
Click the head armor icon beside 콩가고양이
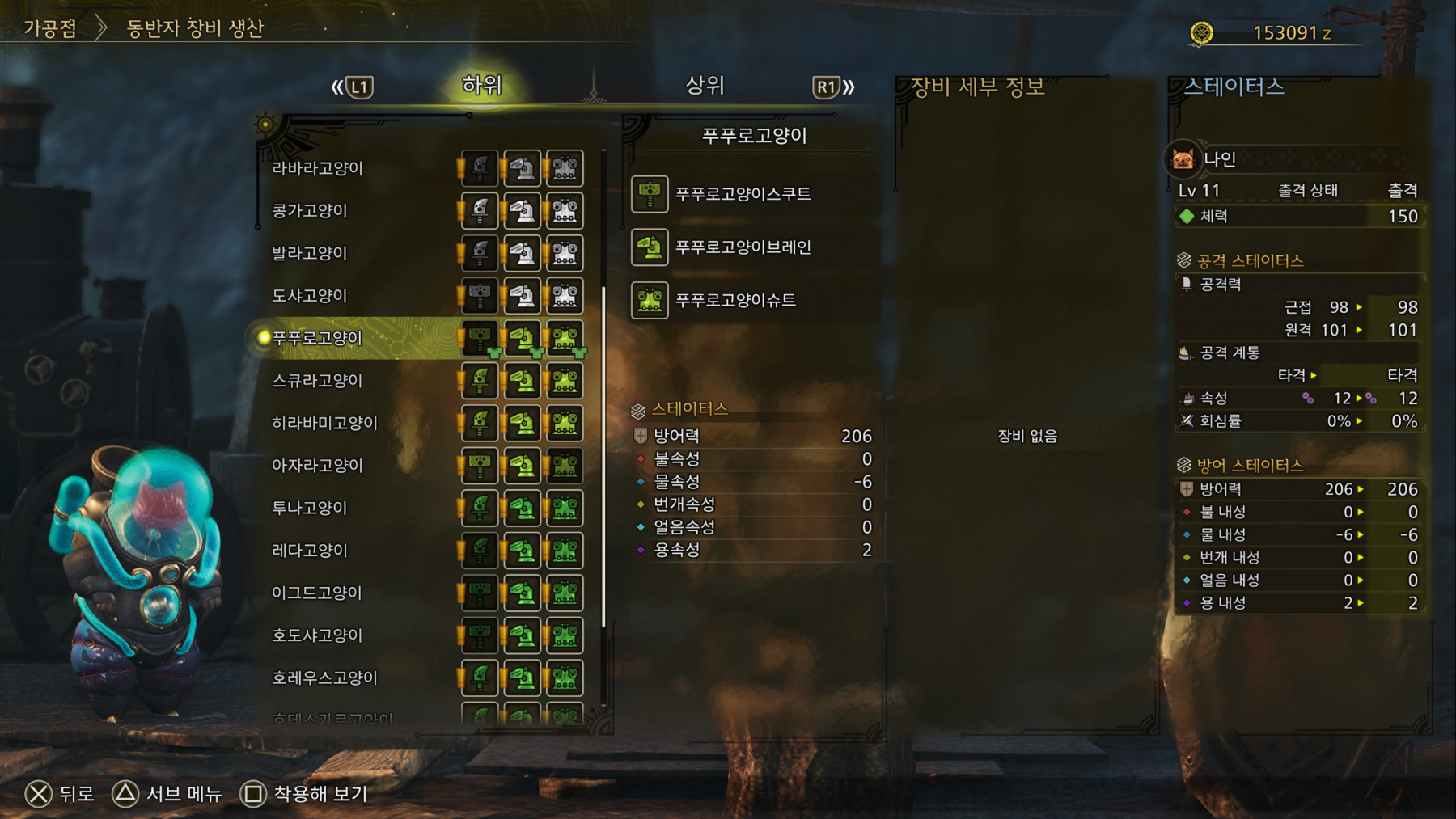(522, 210)
